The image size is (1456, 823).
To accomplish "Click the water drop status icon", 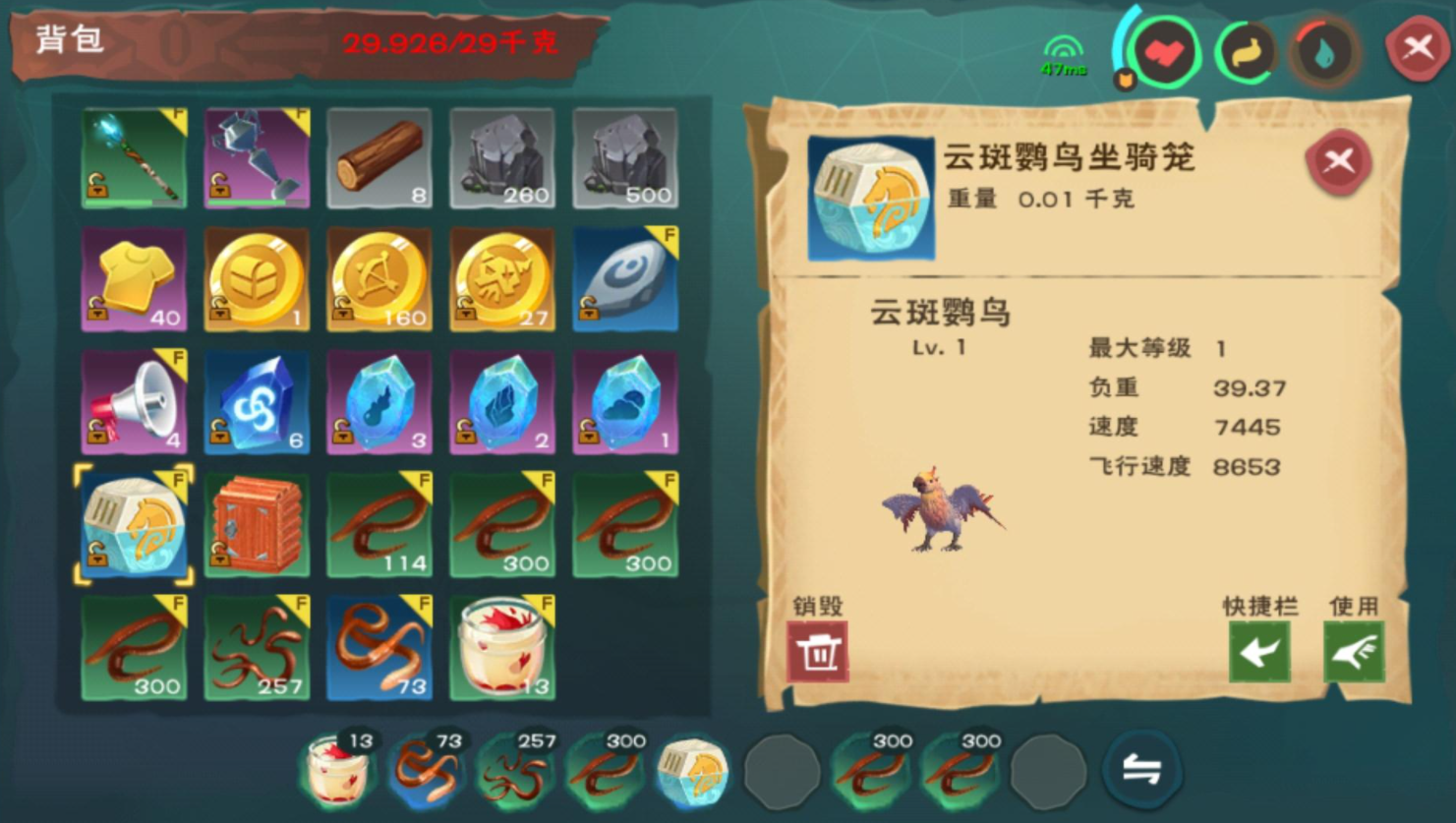I will 1325,53.
